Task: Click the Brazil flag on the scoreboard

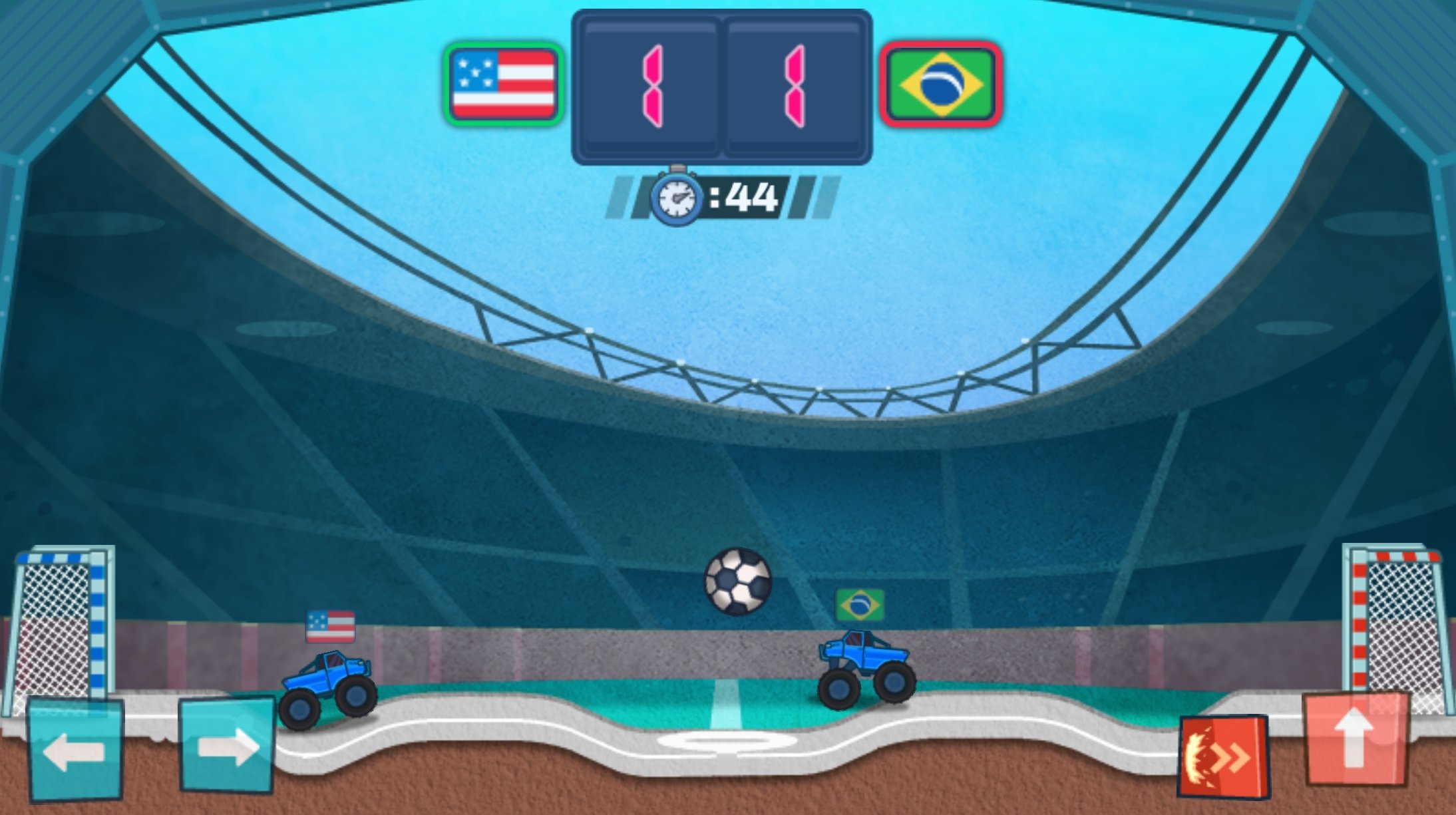Action: click(942, 82)
